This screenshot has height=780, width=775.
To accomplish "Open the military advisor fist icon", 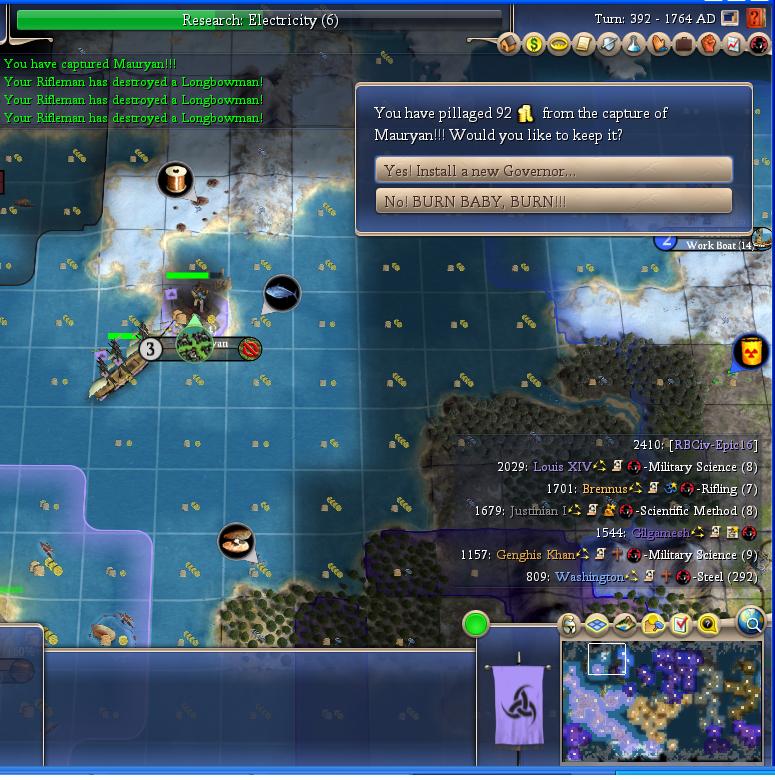I will click(709, 44).
